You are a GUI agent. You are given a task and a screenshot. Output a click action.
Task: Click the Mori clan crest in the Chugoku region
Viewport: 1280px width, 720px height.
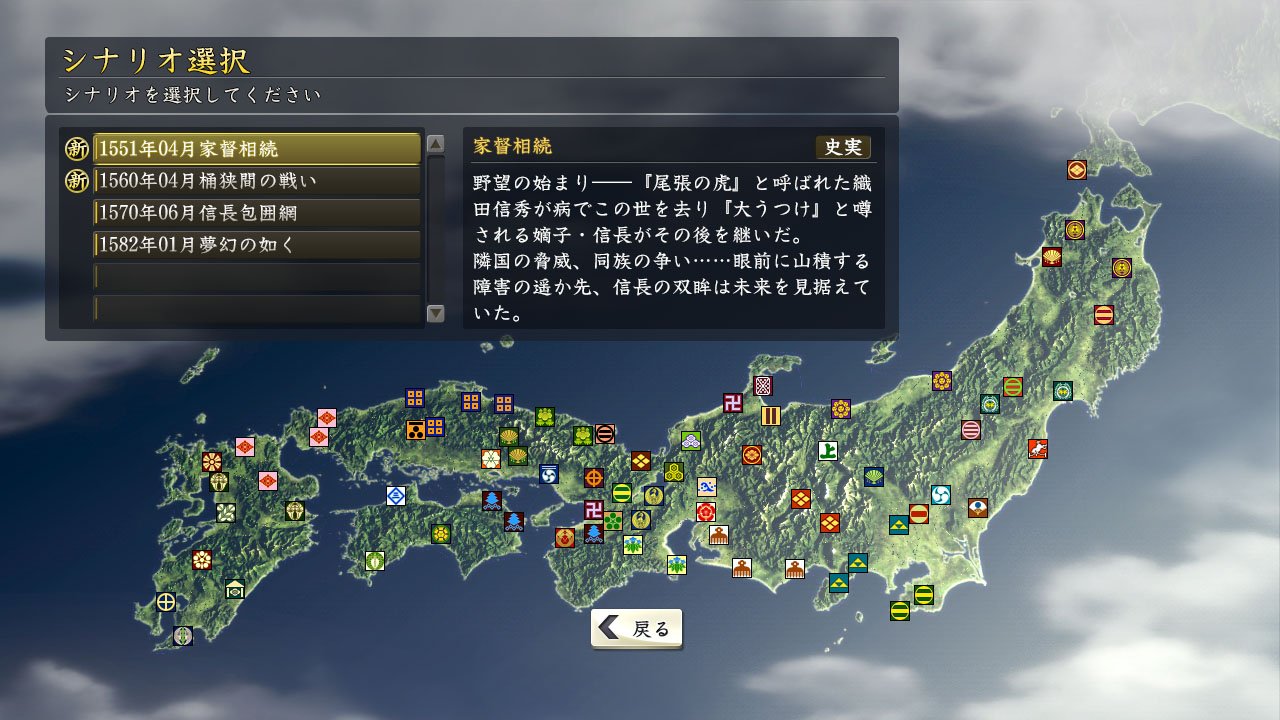pos(415,430)
